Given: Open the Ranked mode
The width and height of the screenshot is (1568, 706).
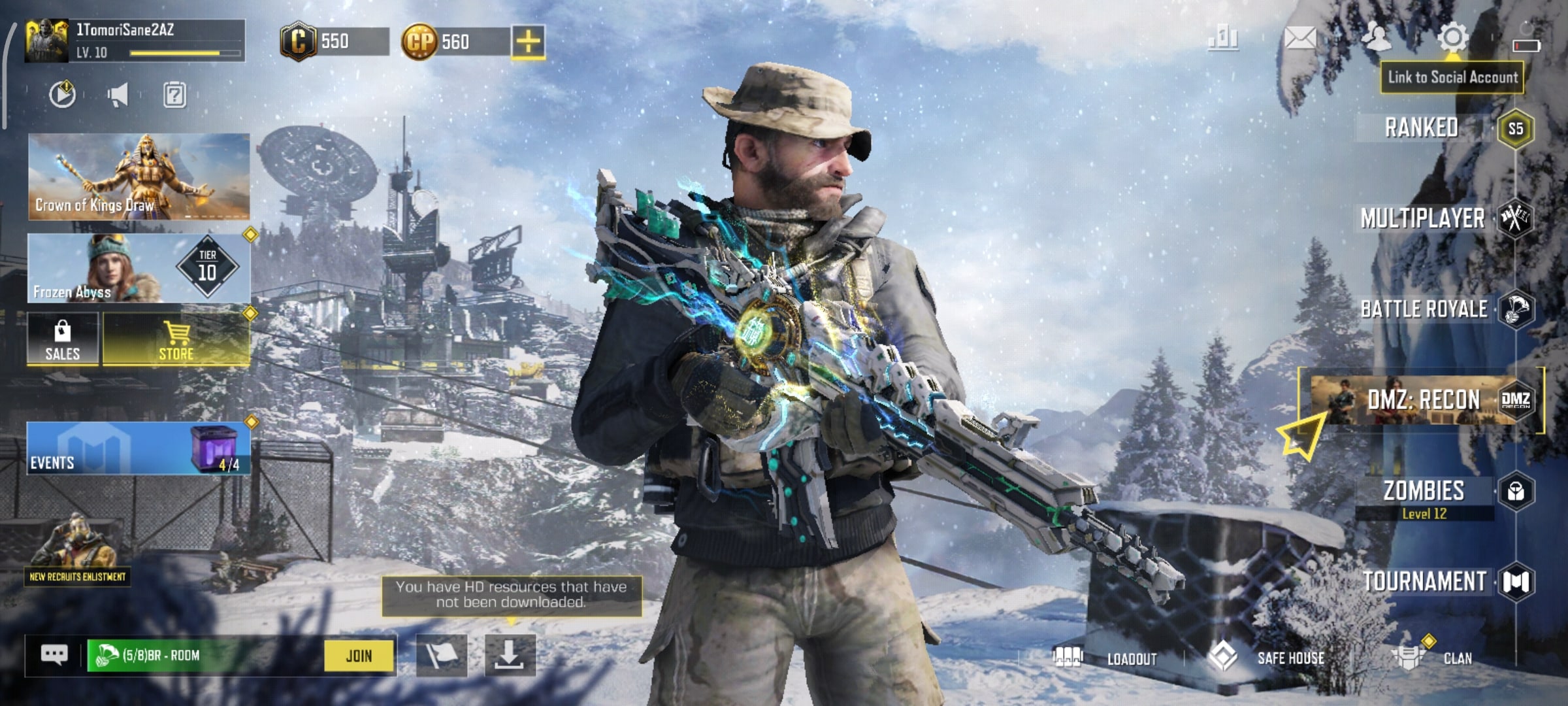Looking at the screenshot, I should point(1422,127).
